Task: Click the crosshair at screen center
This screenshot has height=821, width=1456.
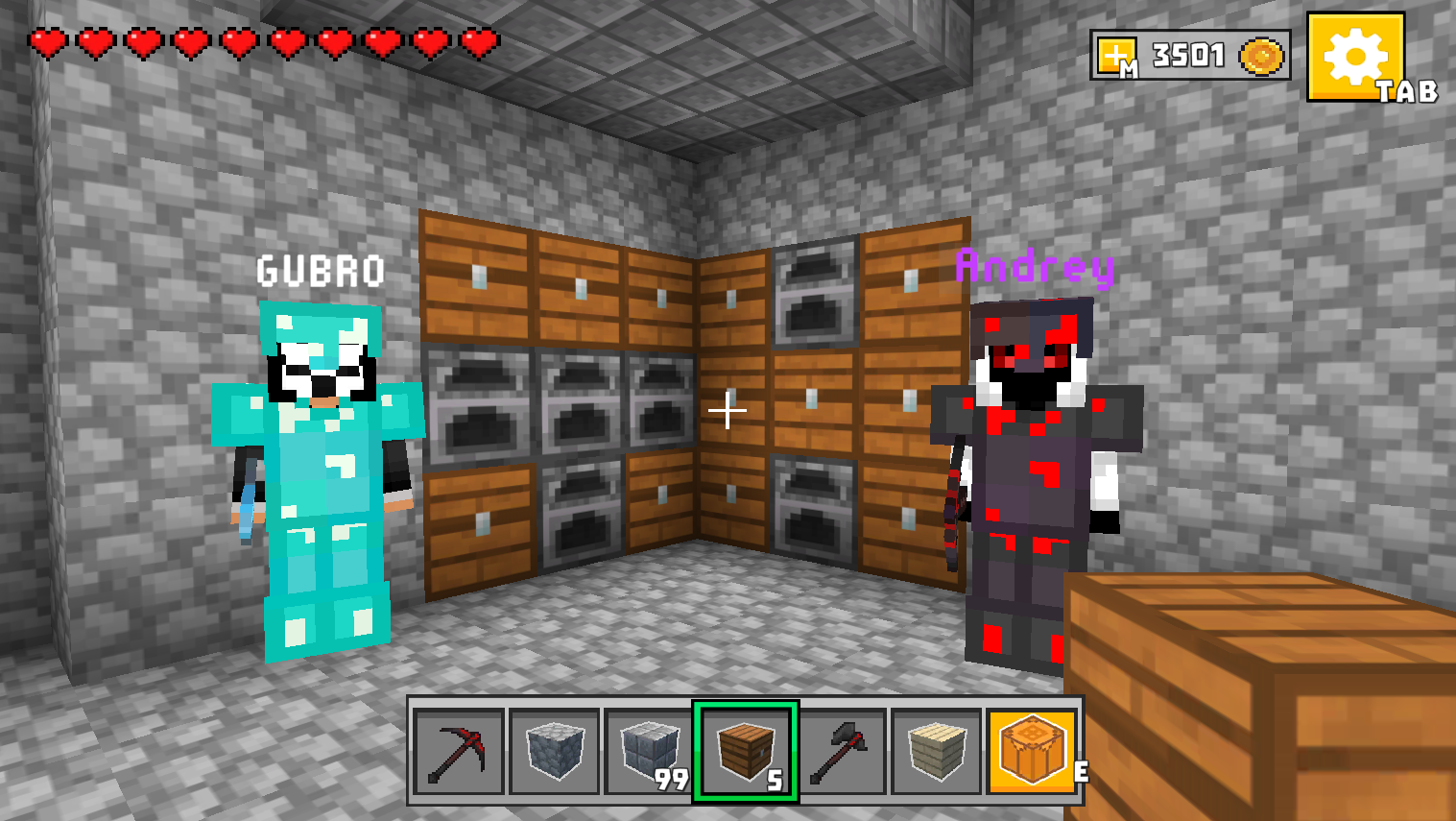Action: point(727,411)
